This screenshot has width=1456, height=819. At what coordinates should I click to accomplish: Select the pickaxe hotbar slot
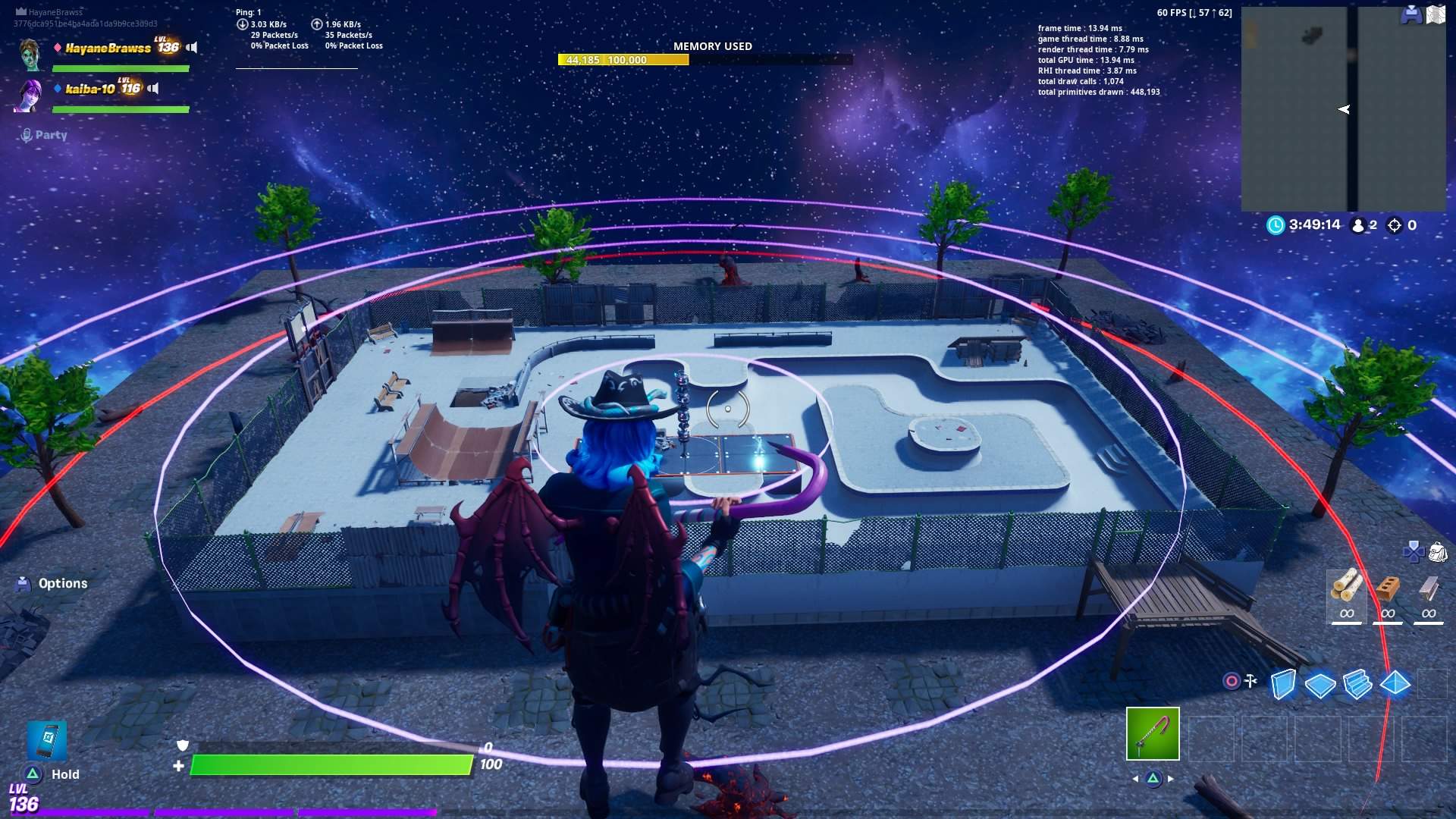(1152, 734)
